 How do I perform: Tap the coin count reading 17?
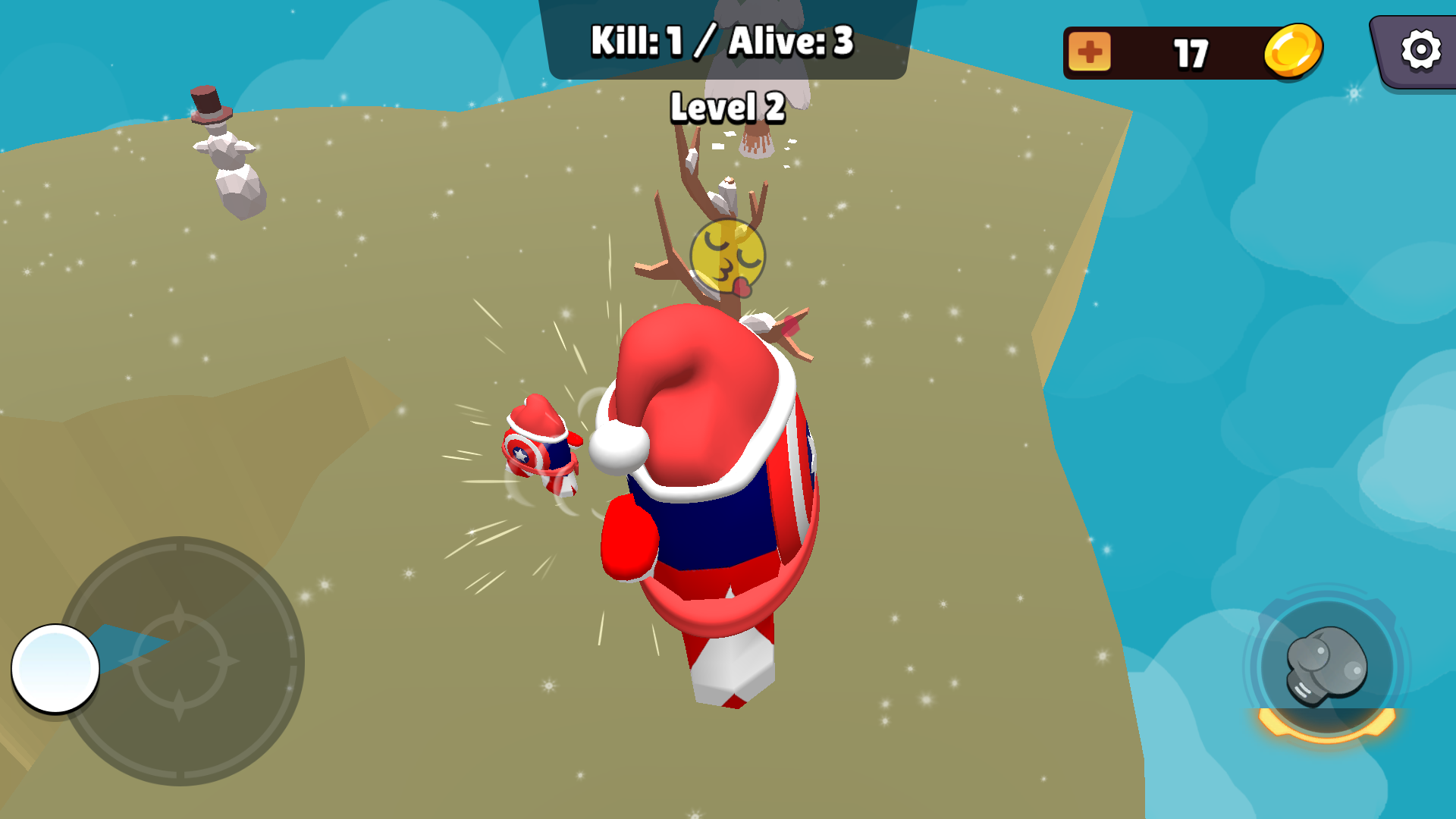(x=1191, y=52)
